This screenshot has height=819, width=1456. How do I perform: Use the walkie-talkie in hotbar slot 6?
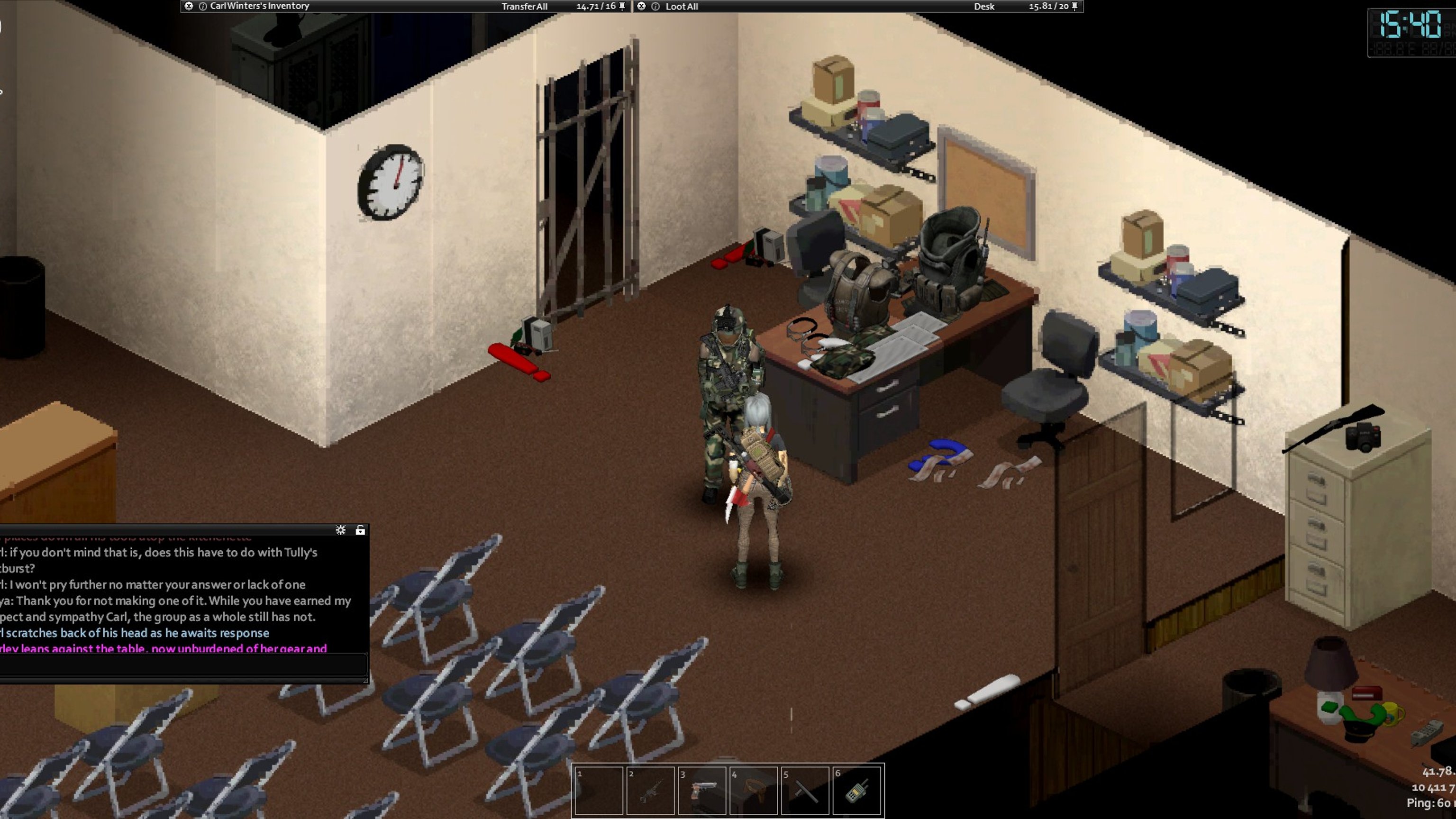coord(856,790)
